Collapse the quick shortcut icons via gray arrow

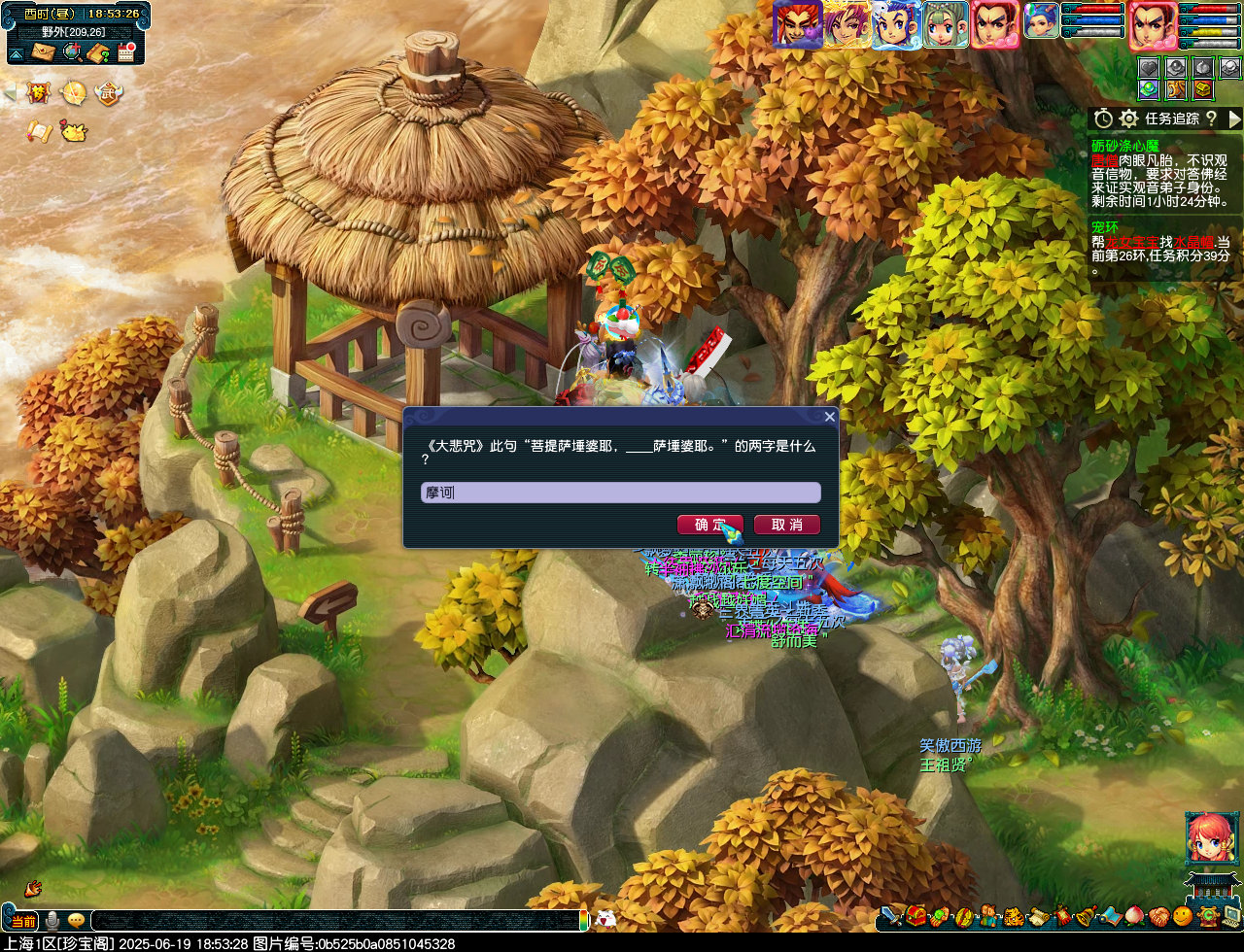click(x=9, y=92)
